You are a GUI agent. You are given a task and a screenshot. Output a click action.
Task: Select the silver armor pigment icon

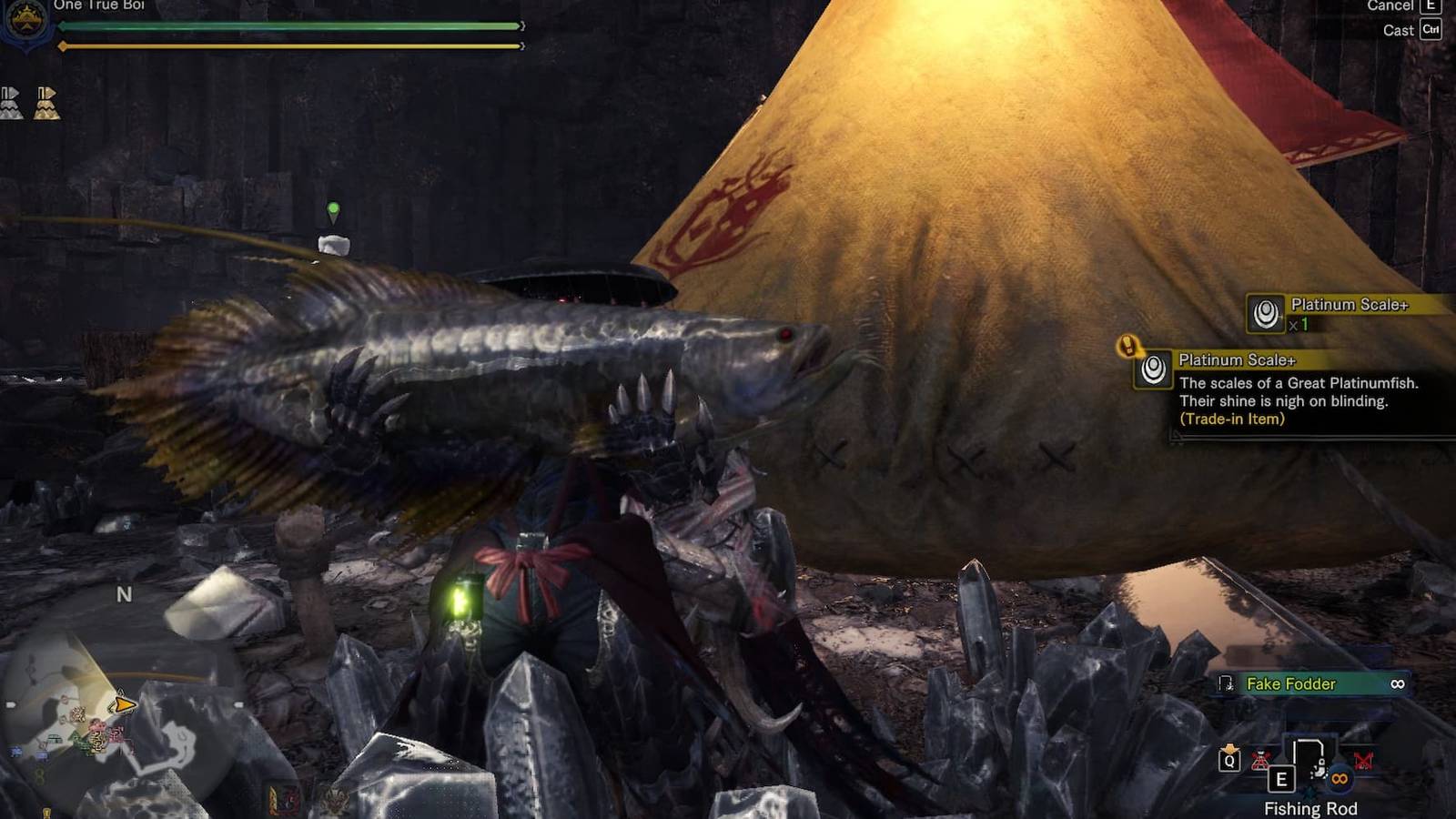[11, 102]
